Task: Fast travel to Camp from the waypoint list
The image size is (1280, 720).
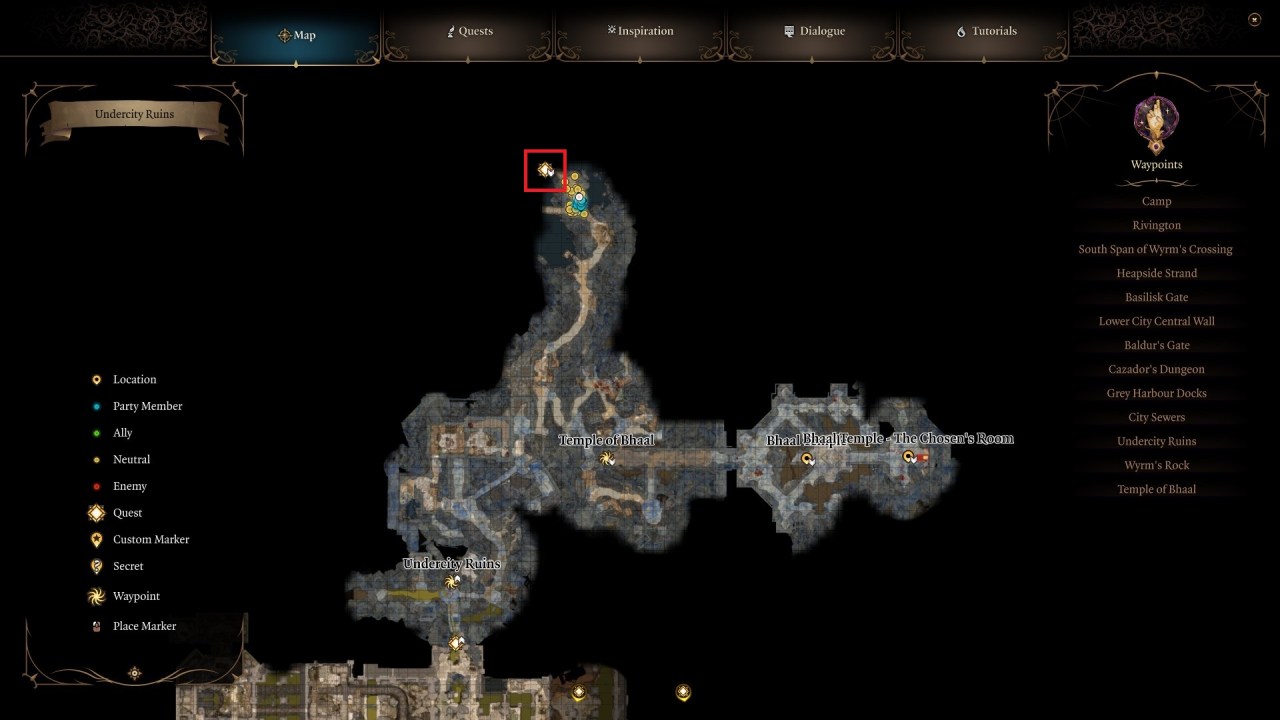Action: 1156,200
